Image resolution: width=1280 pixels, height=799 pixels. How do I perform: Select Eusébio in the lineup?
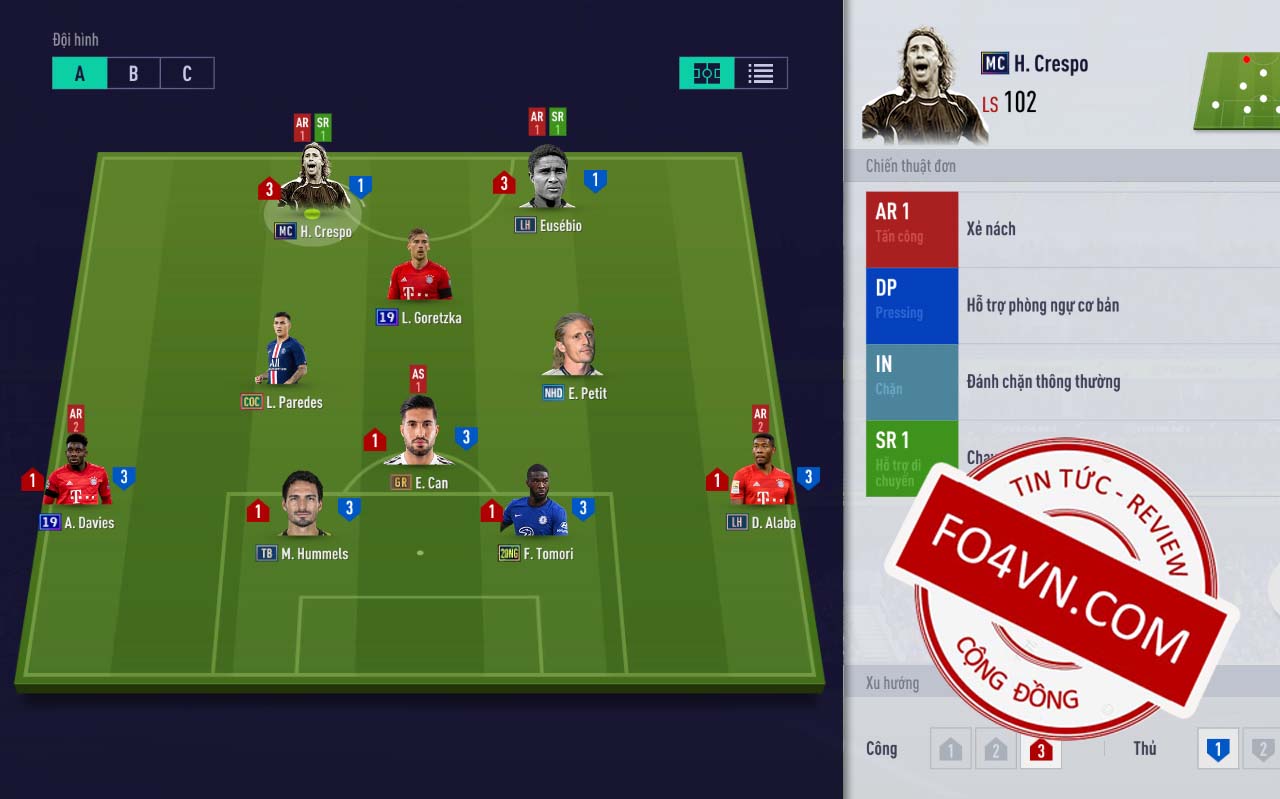[547, 180]
